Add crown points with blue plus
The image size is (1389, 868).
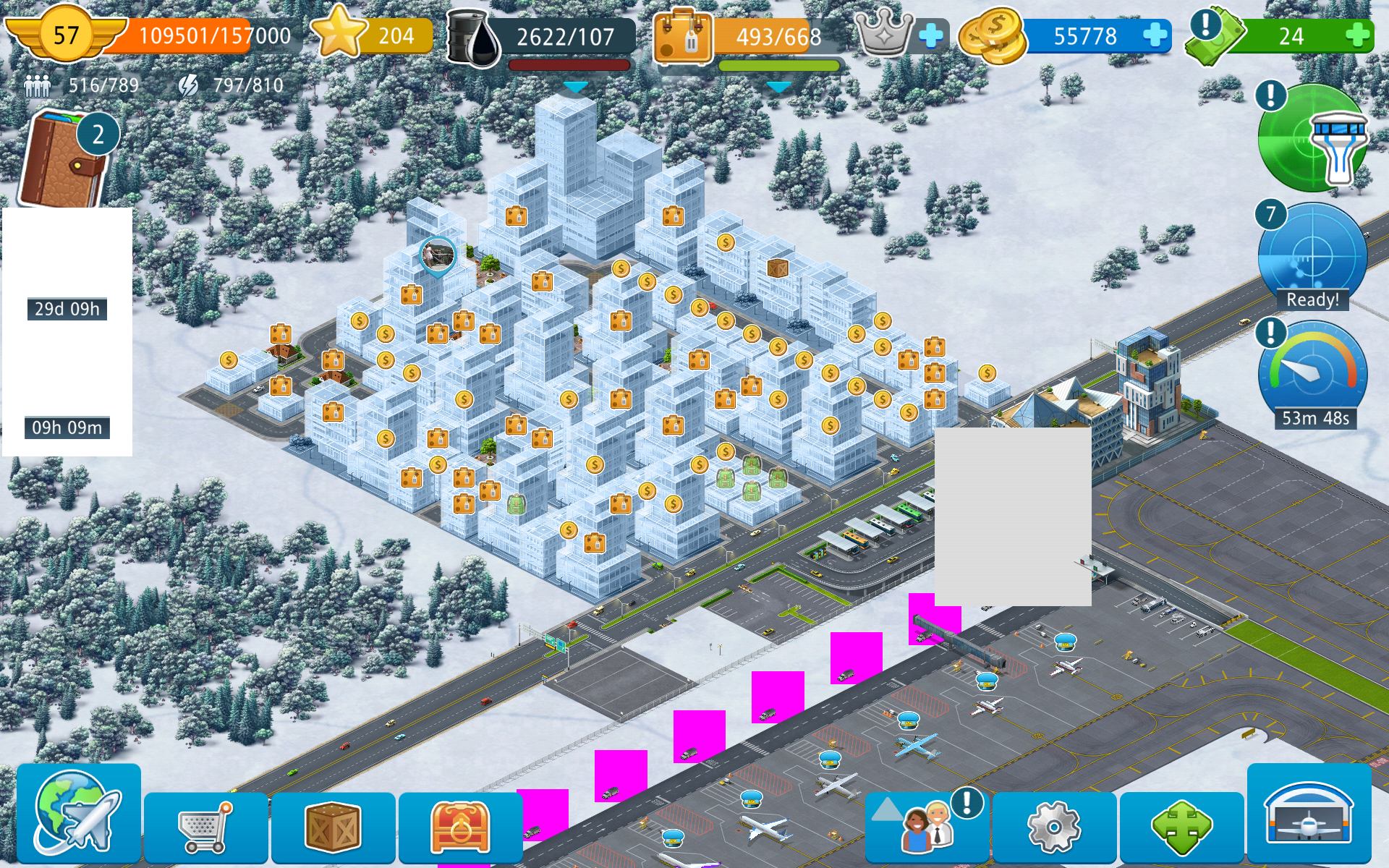[x=931, y=35]
